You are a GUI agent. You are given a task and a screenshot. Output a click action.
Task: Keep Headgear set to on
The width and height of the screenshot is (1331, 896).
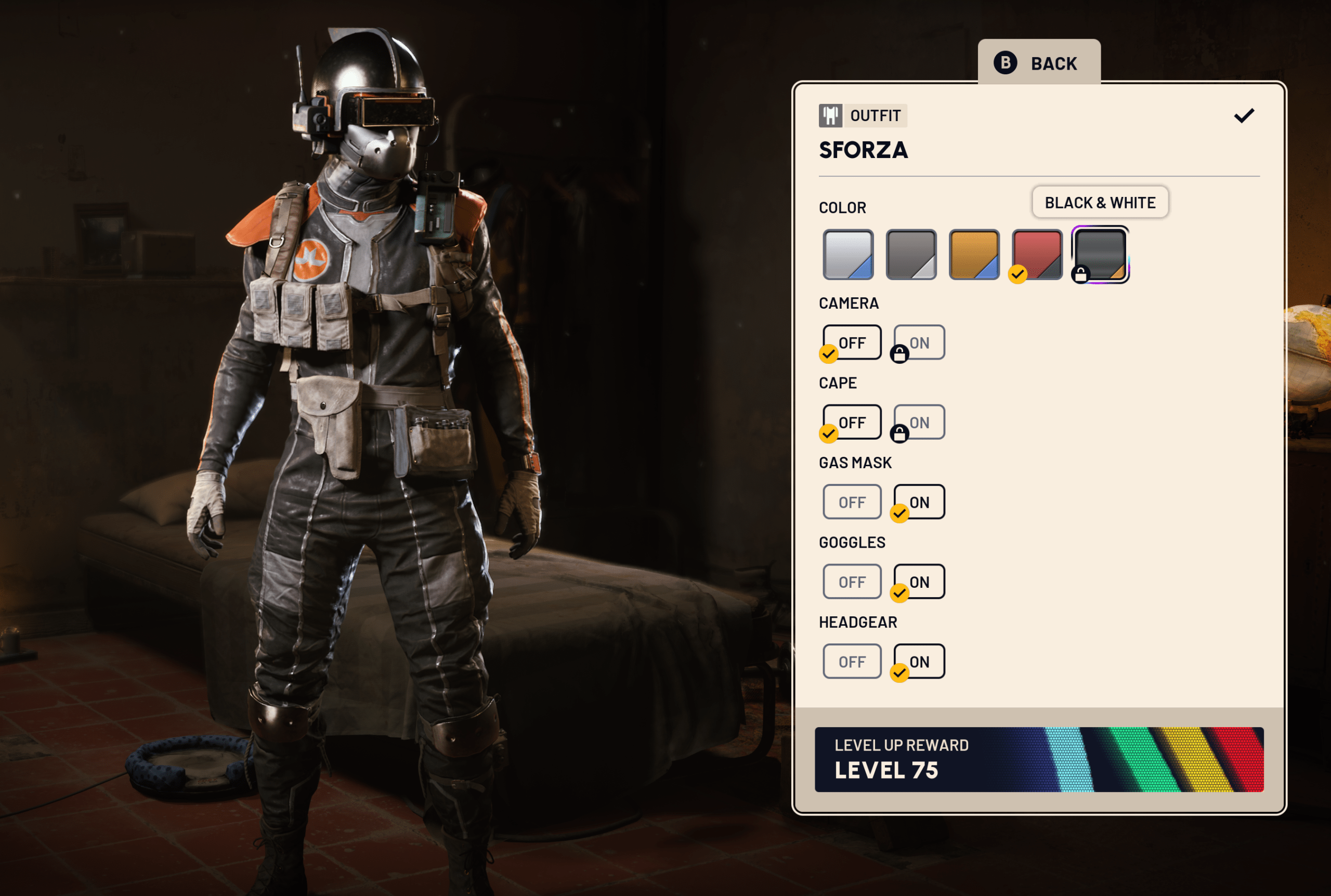[x=919, y=661]
